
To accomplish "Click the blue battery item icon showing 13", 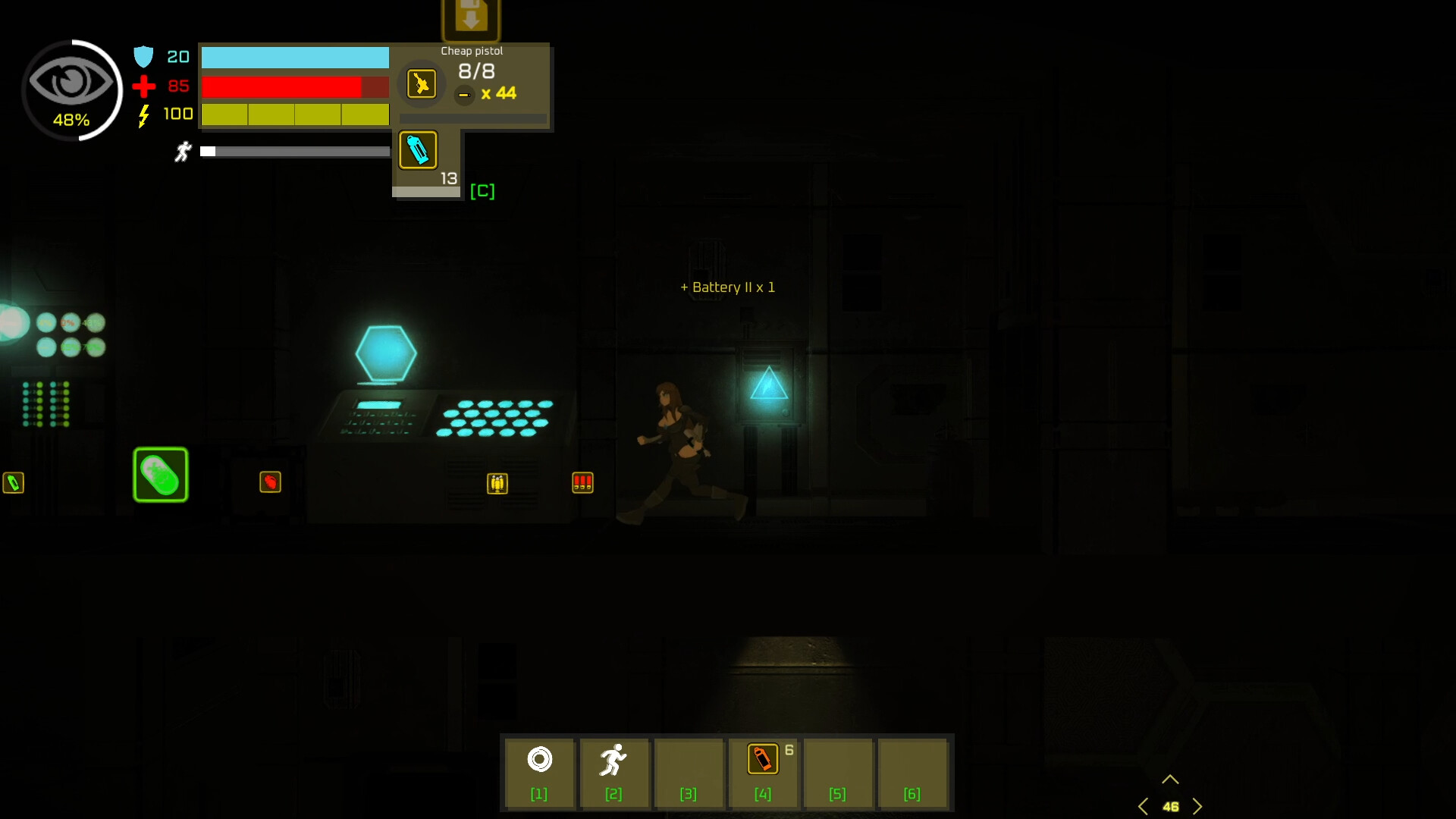I will click(418, 150).
